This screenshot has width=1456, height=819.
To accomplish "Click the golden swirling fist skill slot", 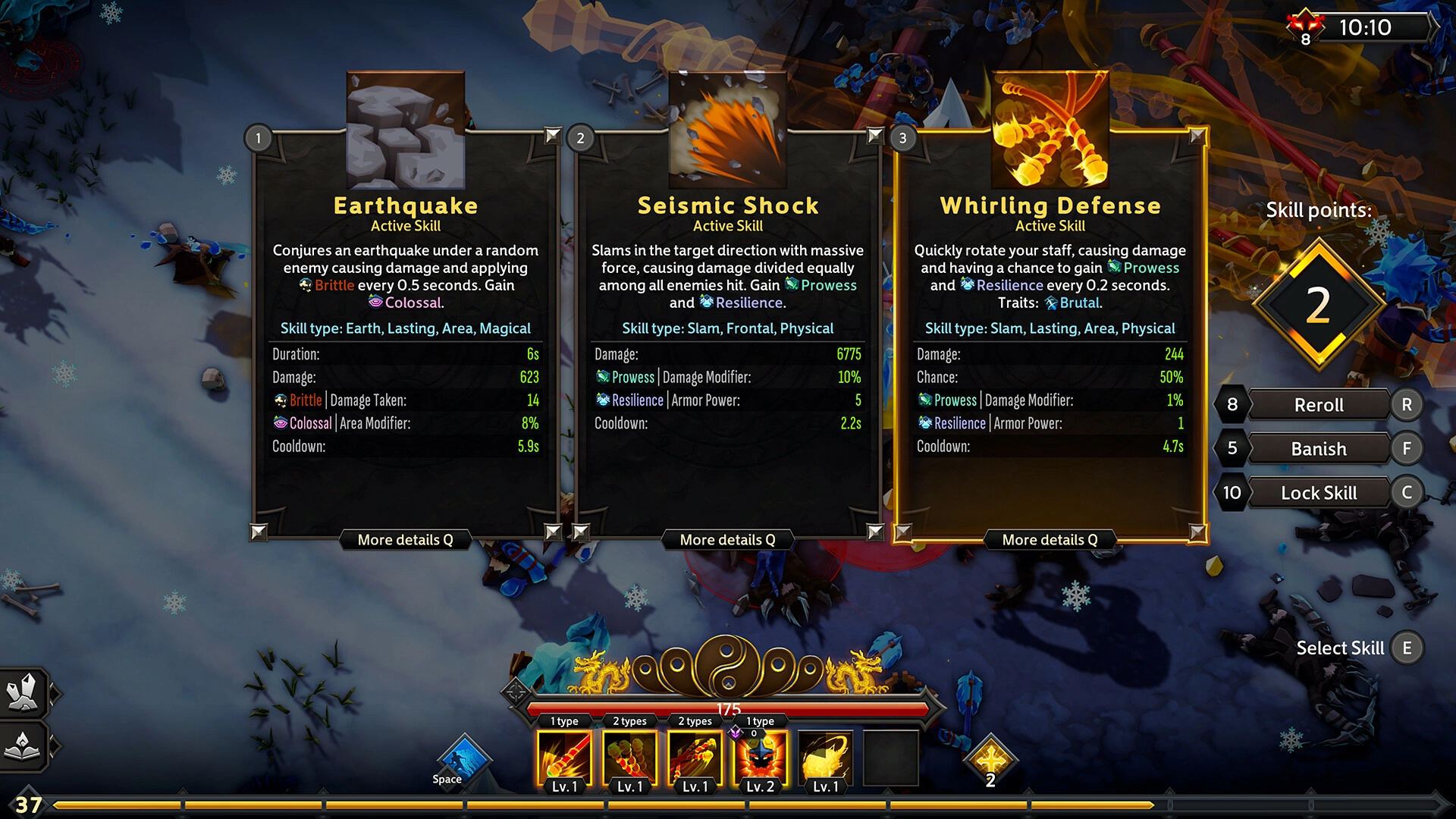I will tap(825, 758).
